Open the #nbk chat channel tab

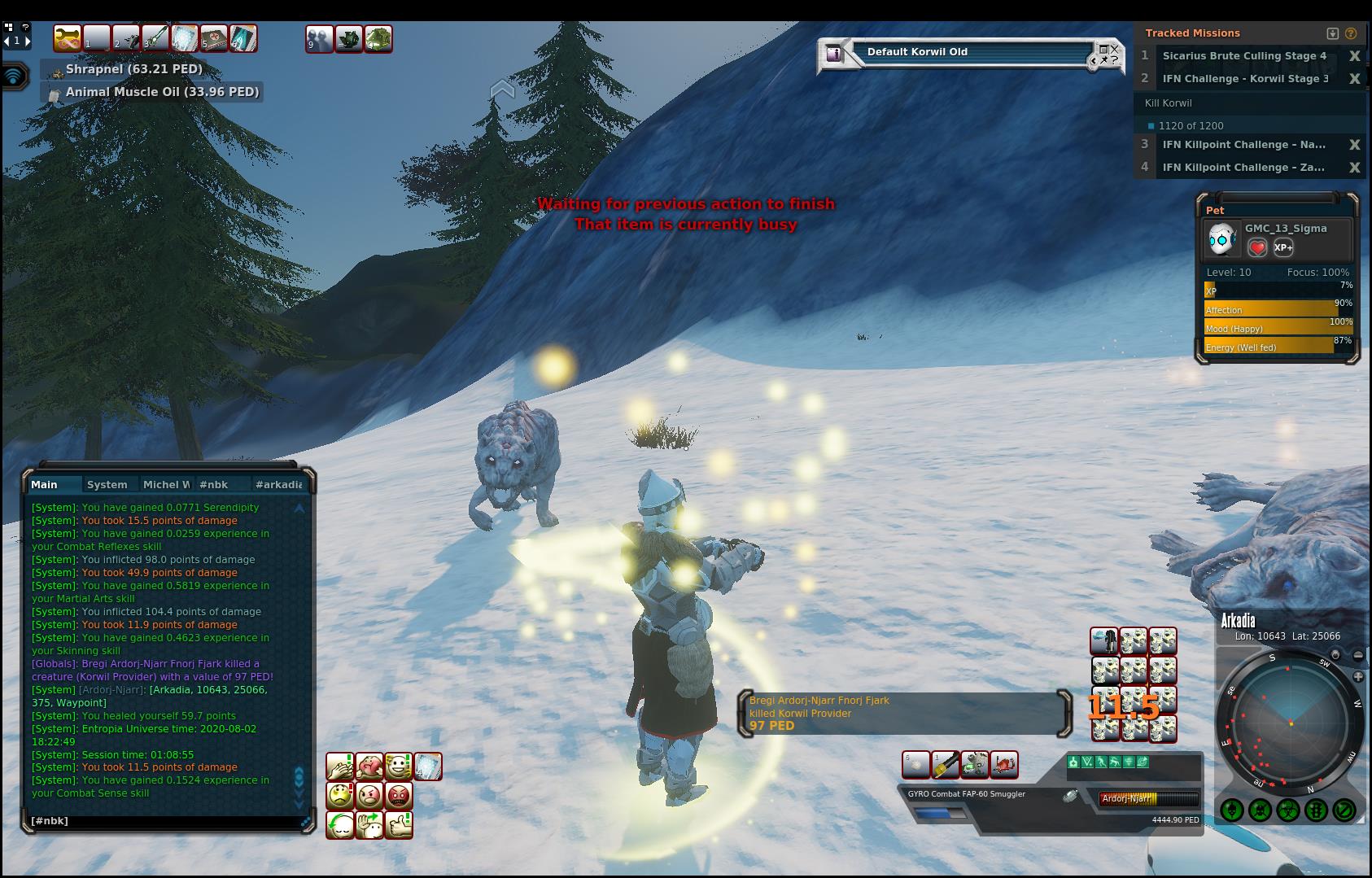click(213, 485)
